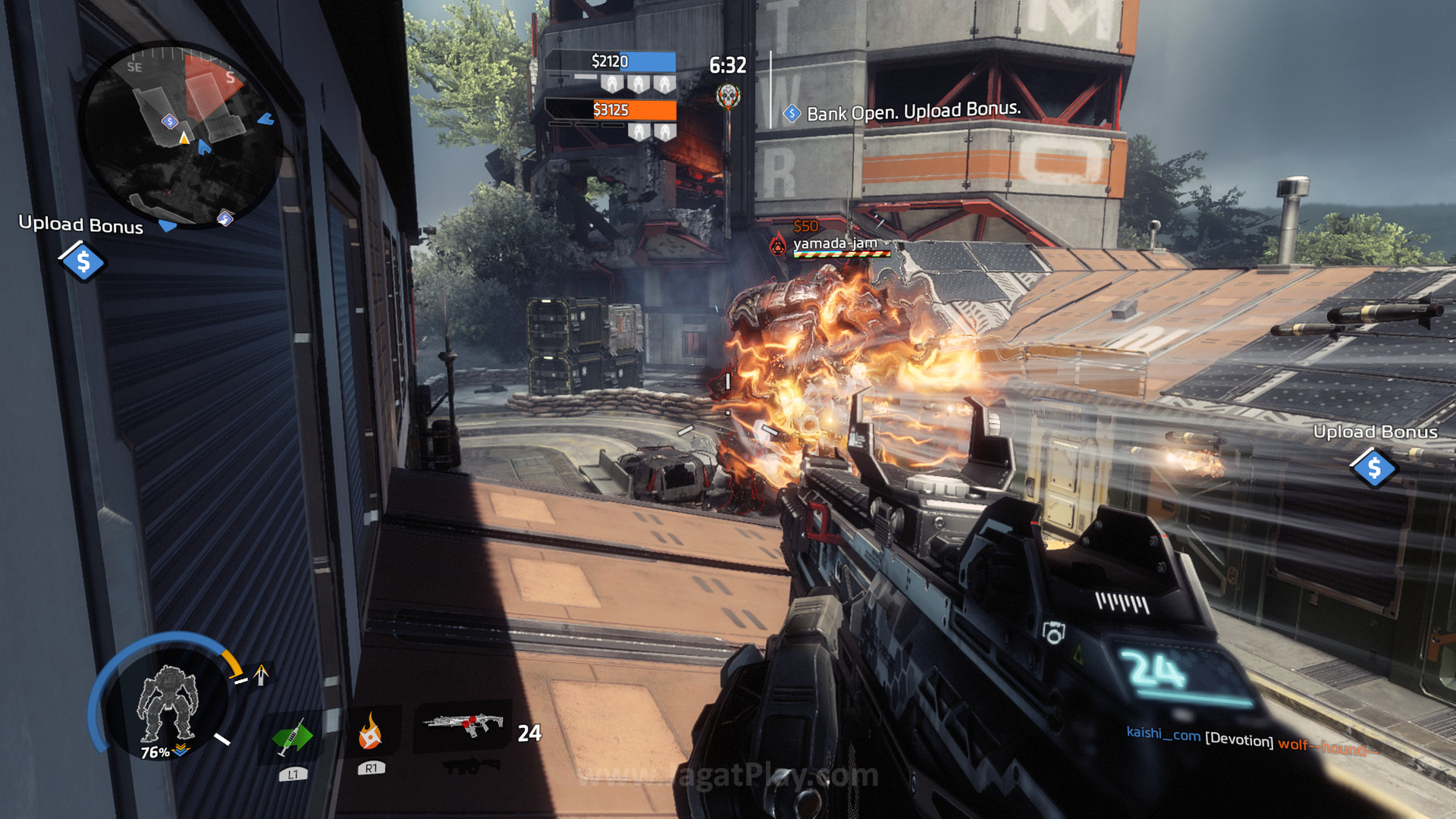The width and height of the screenshot is (1456, 819).
Task: Select the primary weapon rifle icon
Action: [x=464, y=724]
